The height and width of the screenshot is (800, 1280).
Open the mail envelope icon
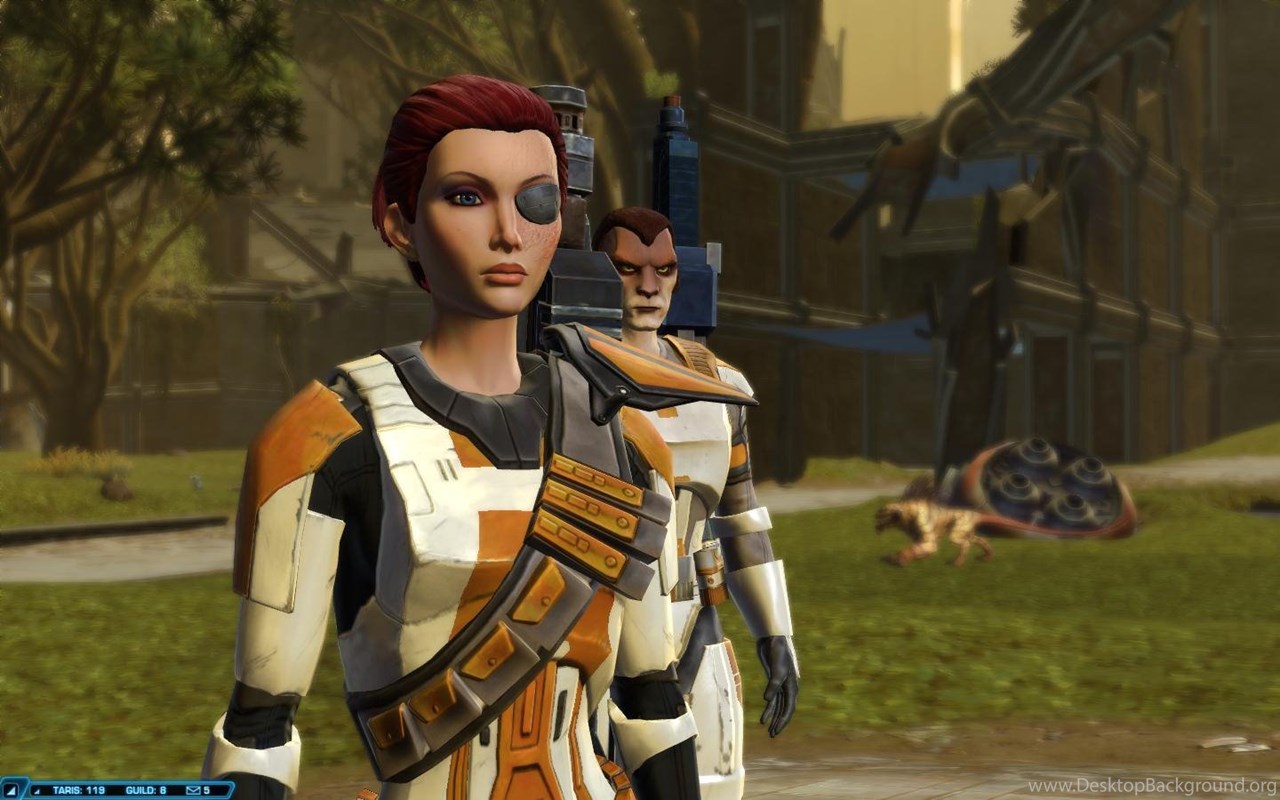(193, 790)
